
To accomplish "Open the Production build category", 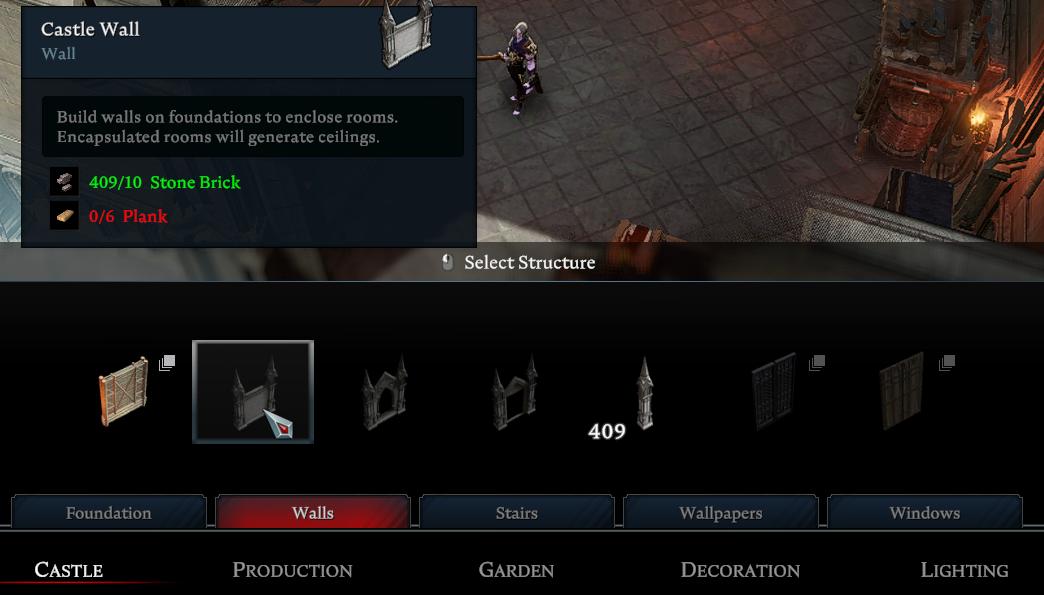I will 292,570.
